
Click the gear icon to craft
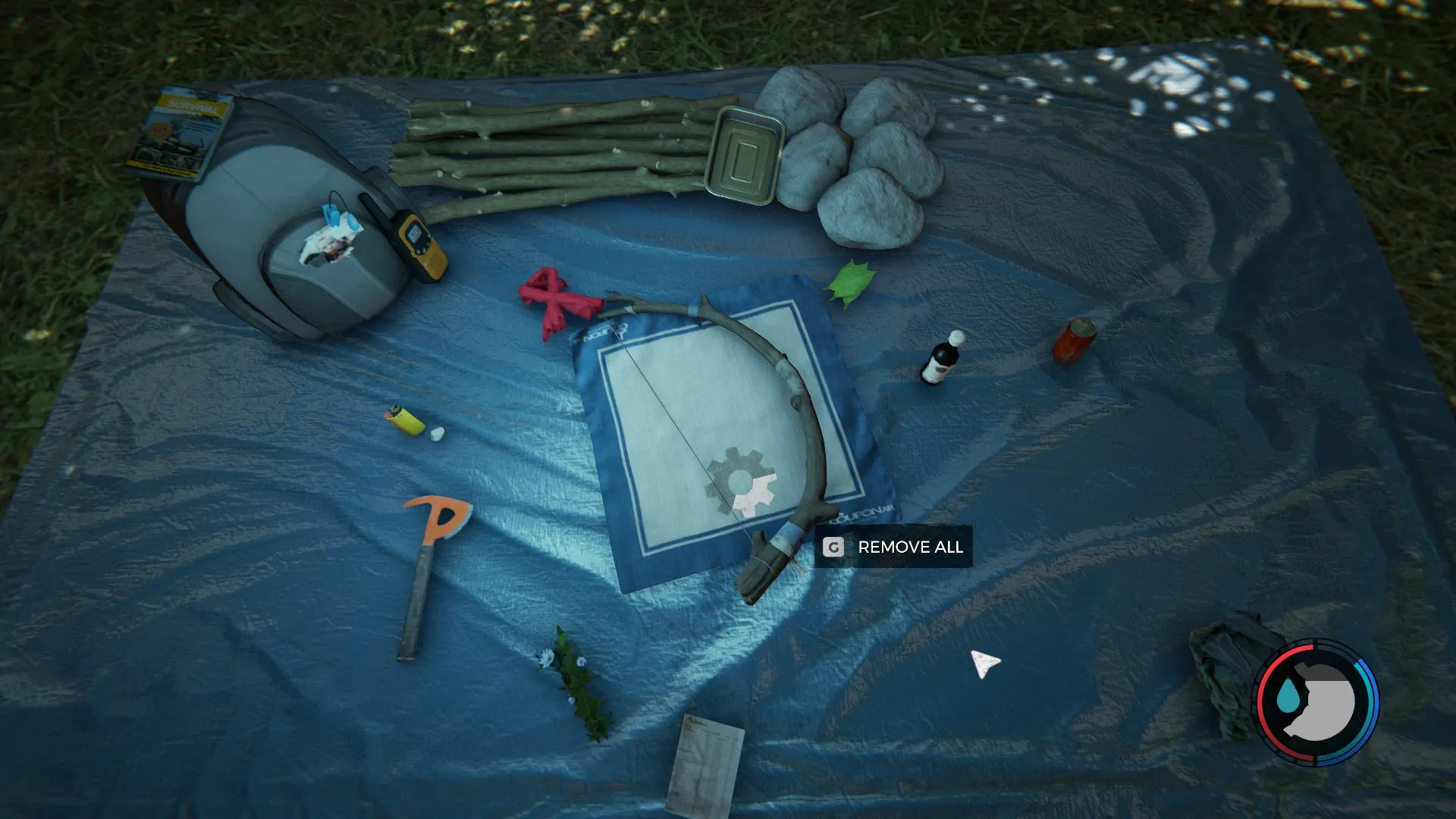[742, 484]
